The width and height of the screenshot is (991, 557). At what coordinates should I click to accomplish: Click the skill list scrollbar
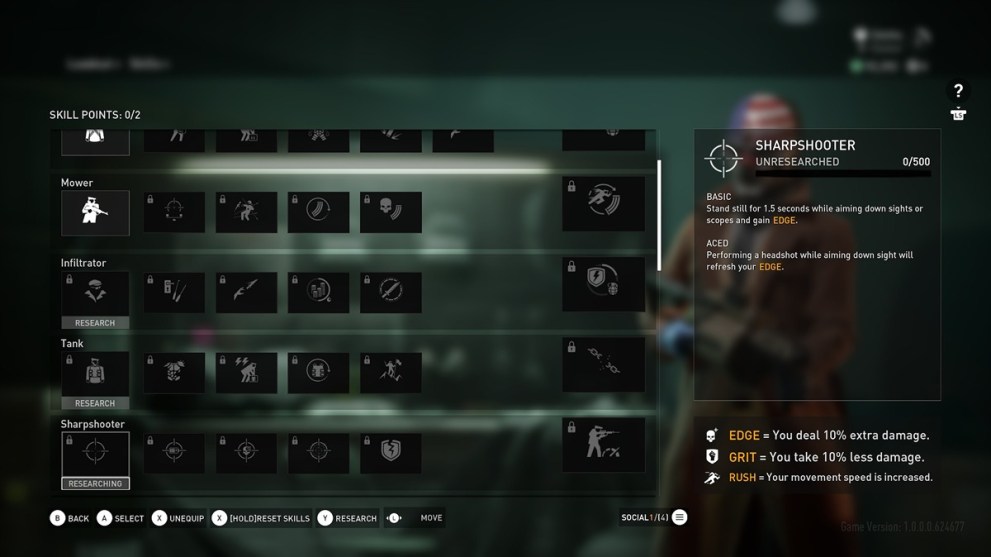point(659,215)
